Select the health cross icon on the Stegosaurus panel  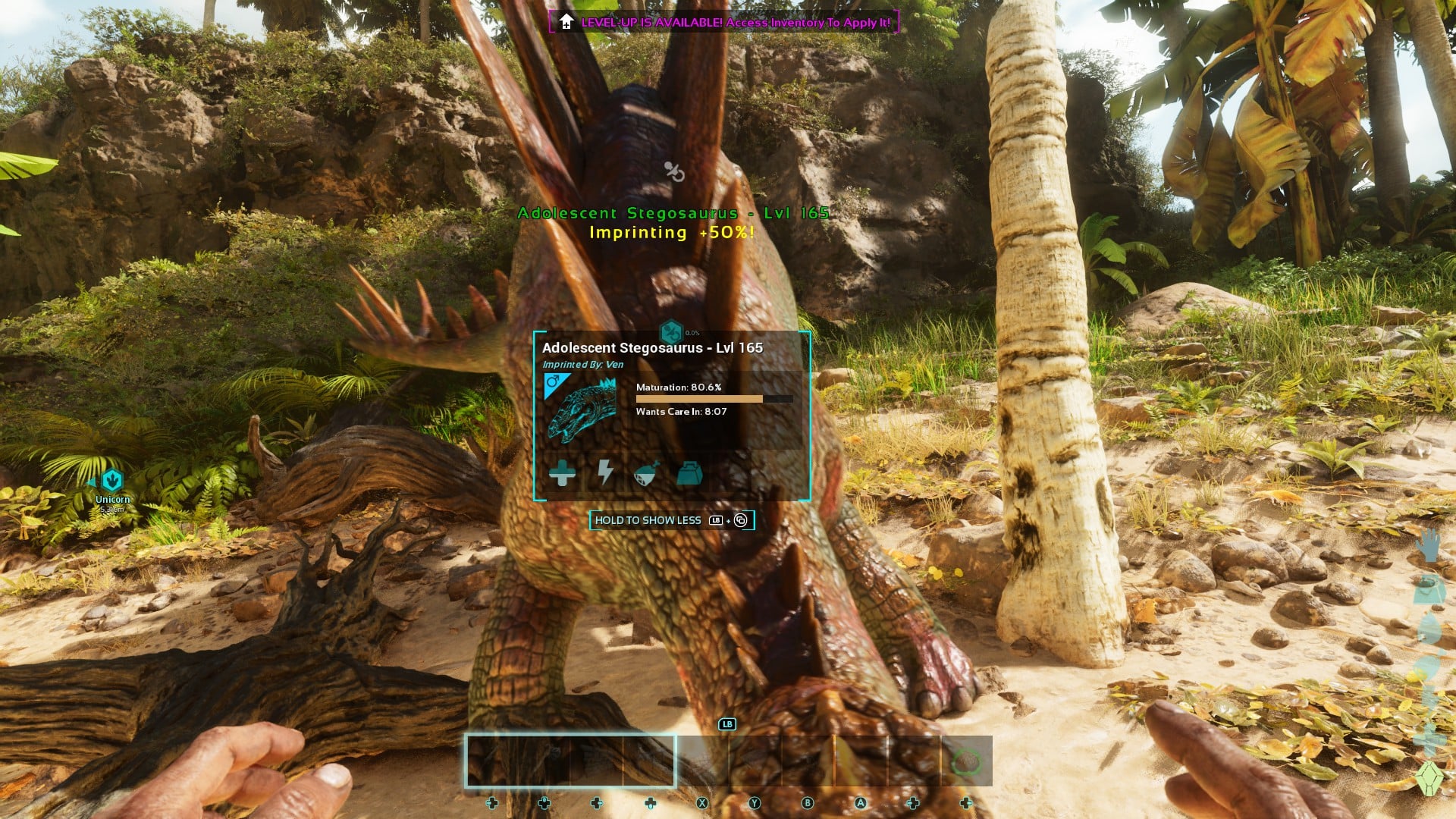563,474
